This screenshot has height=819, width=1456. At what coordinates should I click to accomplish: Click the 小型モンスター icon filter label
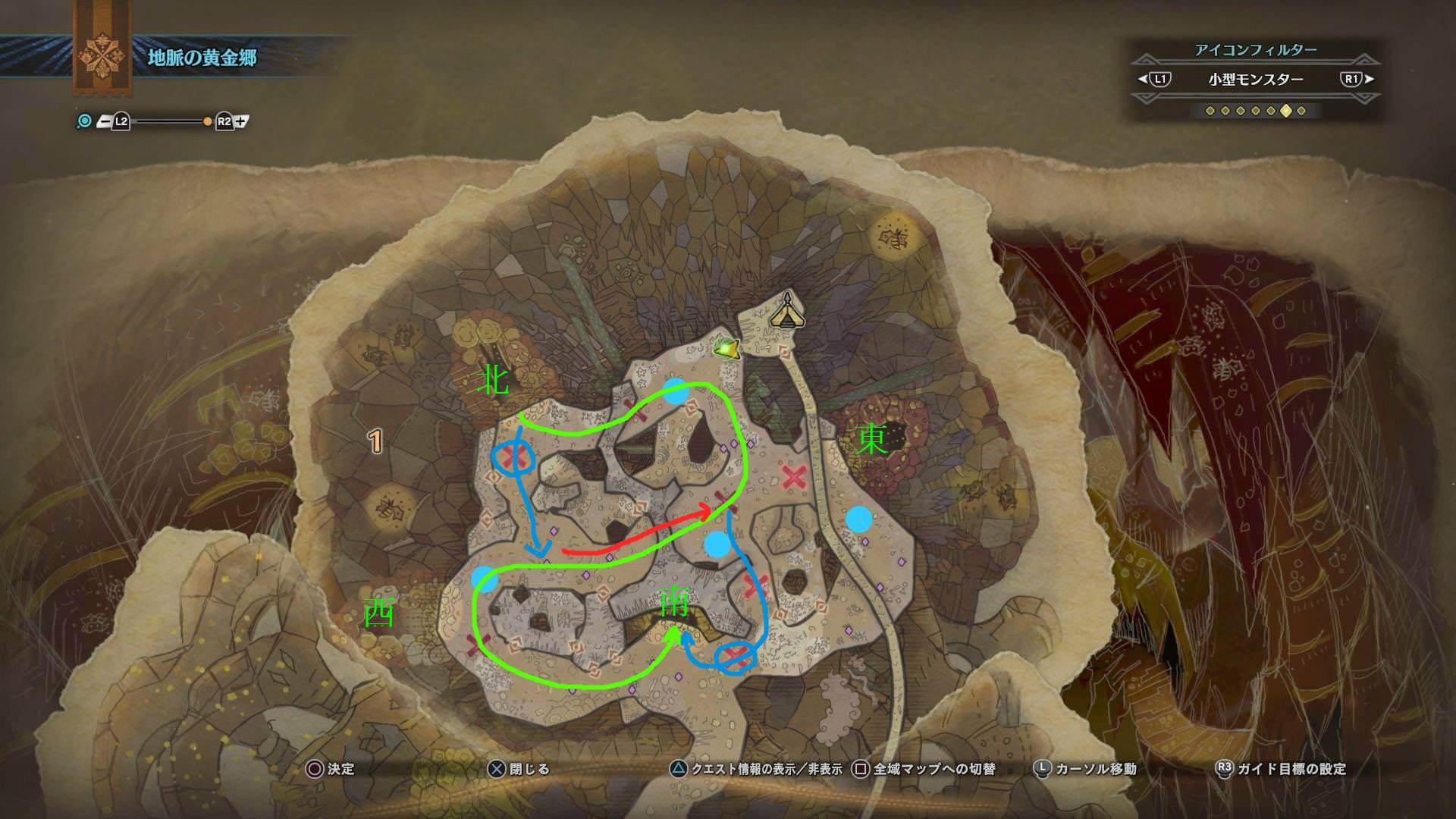pyautogui.click(x=1255, y=79)
